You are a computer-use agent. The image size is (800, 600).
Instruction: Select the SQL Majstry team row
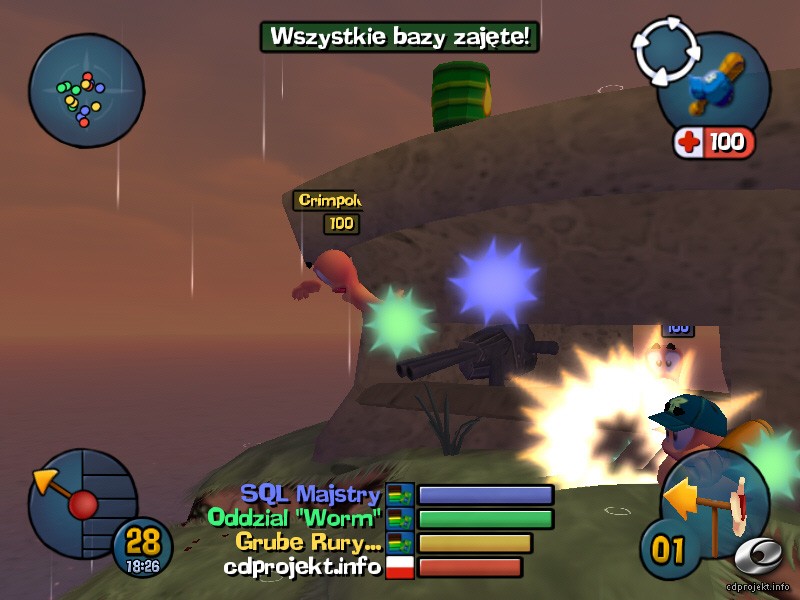396,495
